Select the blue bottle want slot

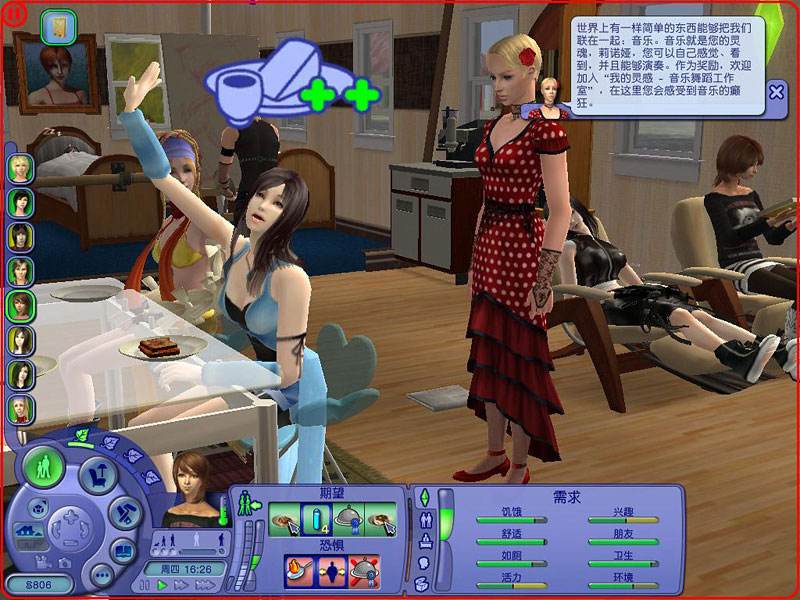316,517
